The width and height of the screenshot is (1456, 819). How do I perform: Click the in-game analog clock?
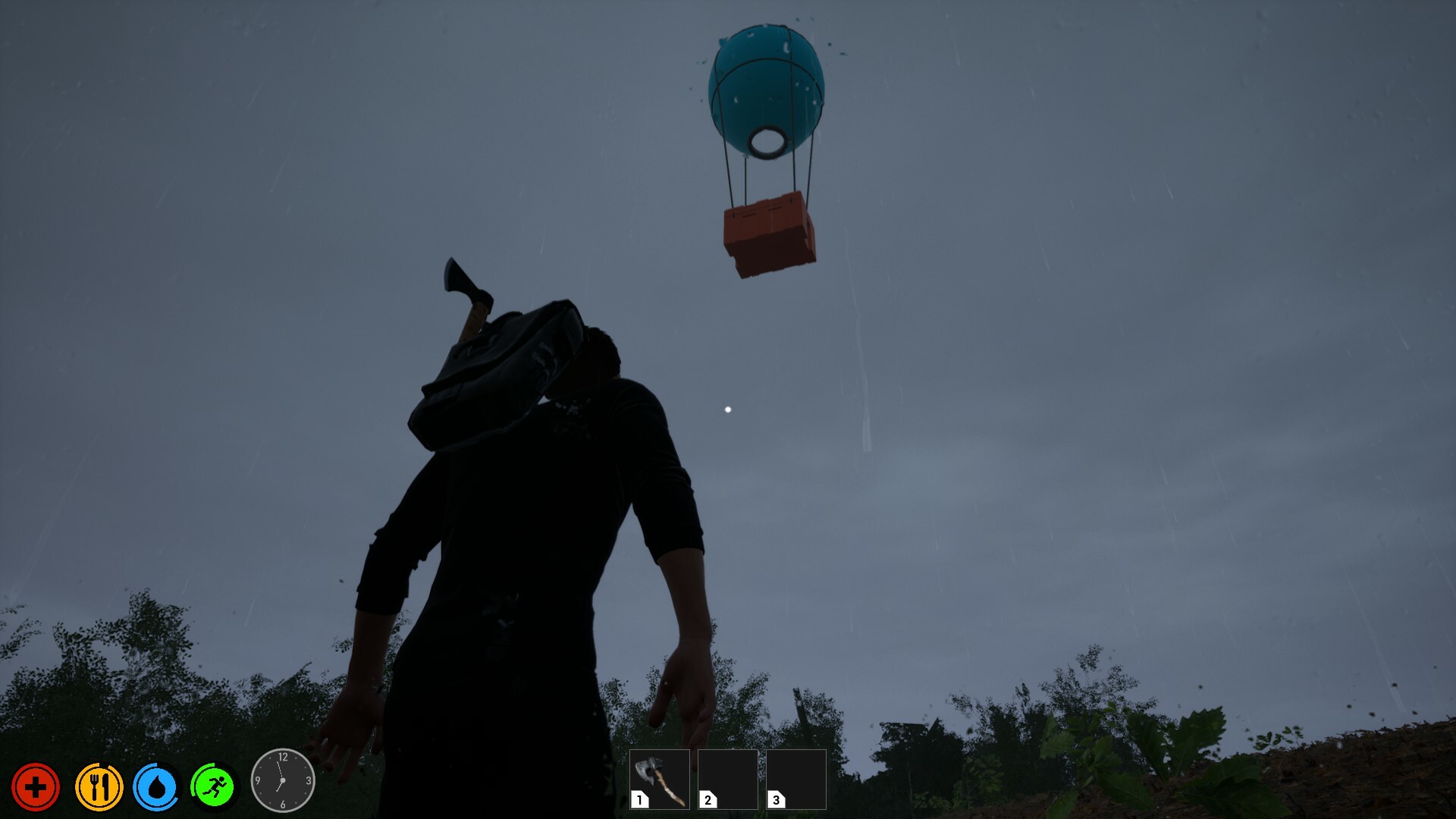pos(282,780)
